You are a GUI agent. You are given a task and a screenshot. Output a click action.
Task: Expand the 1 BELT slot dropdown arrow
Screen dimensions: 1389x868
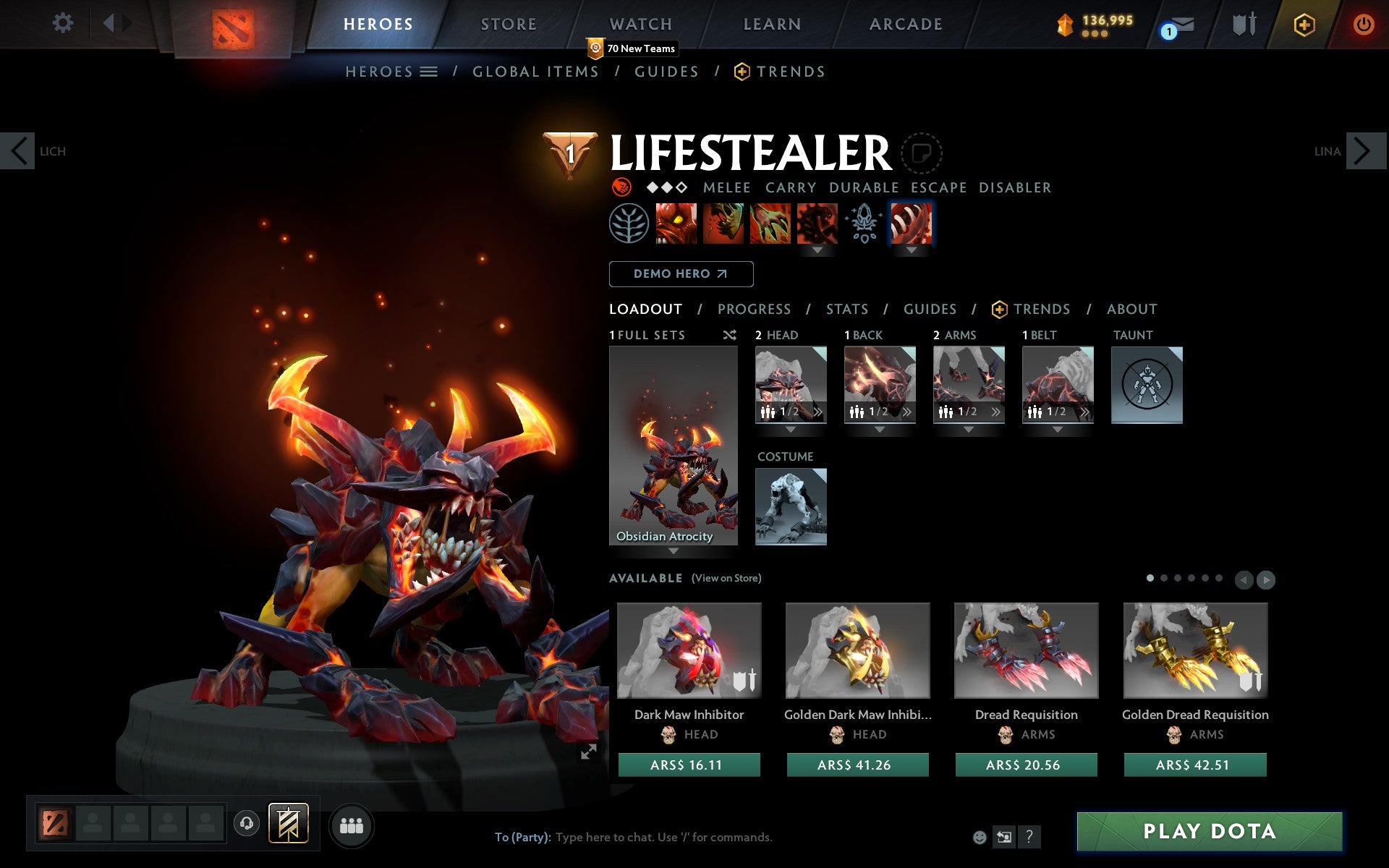click(1058, 429)
